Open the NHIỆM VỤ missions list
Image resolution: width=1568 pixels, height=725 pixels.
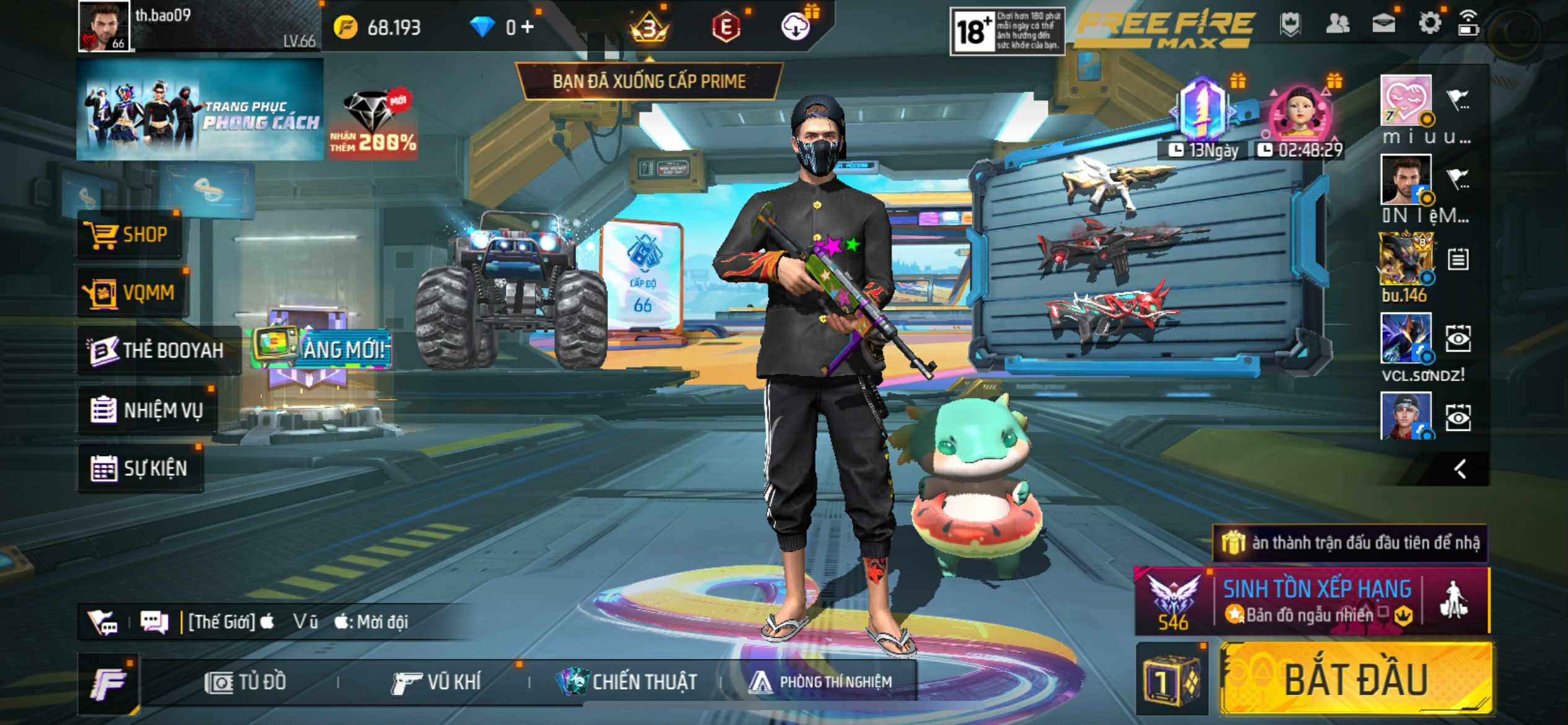point(147,410)
